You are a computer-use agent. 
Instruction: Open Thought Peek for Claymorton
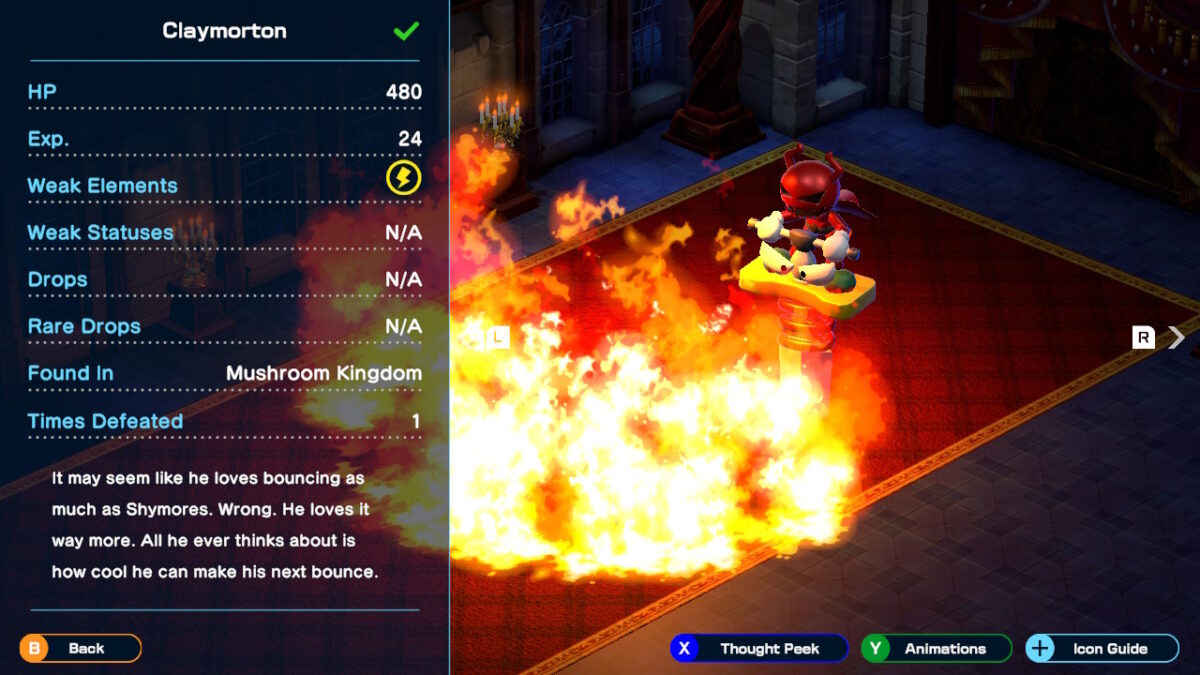click(x=759, y=648)
